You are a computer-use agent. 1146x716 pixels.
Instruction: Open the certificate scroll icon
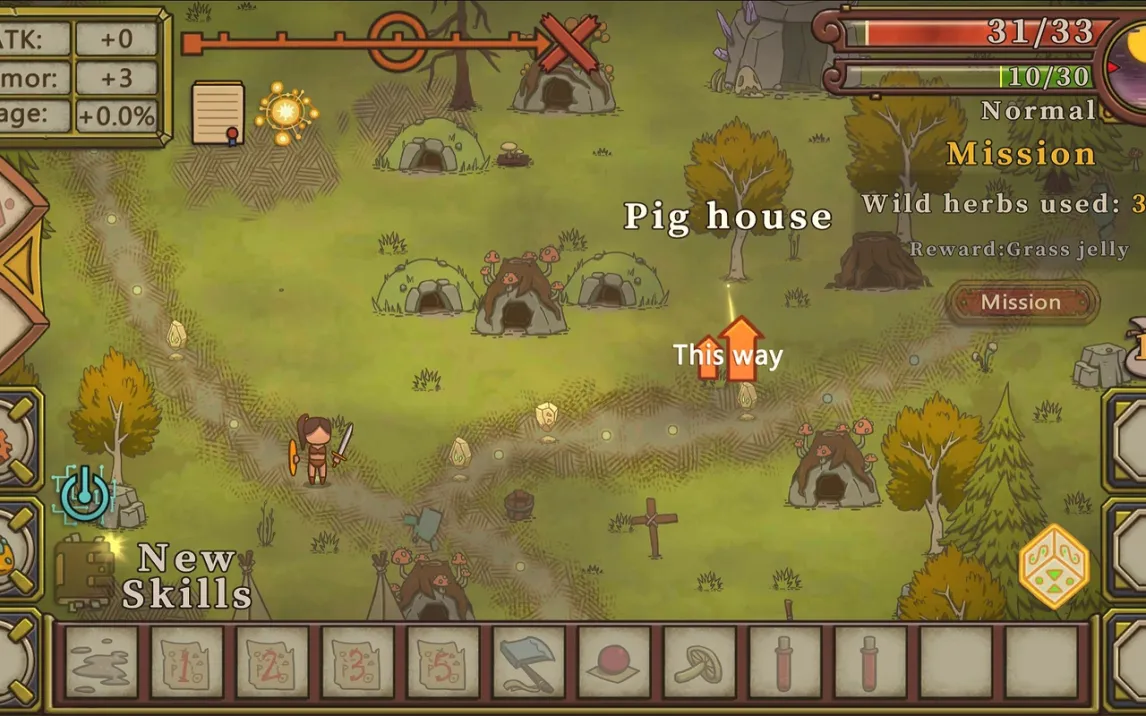[218, 112]
